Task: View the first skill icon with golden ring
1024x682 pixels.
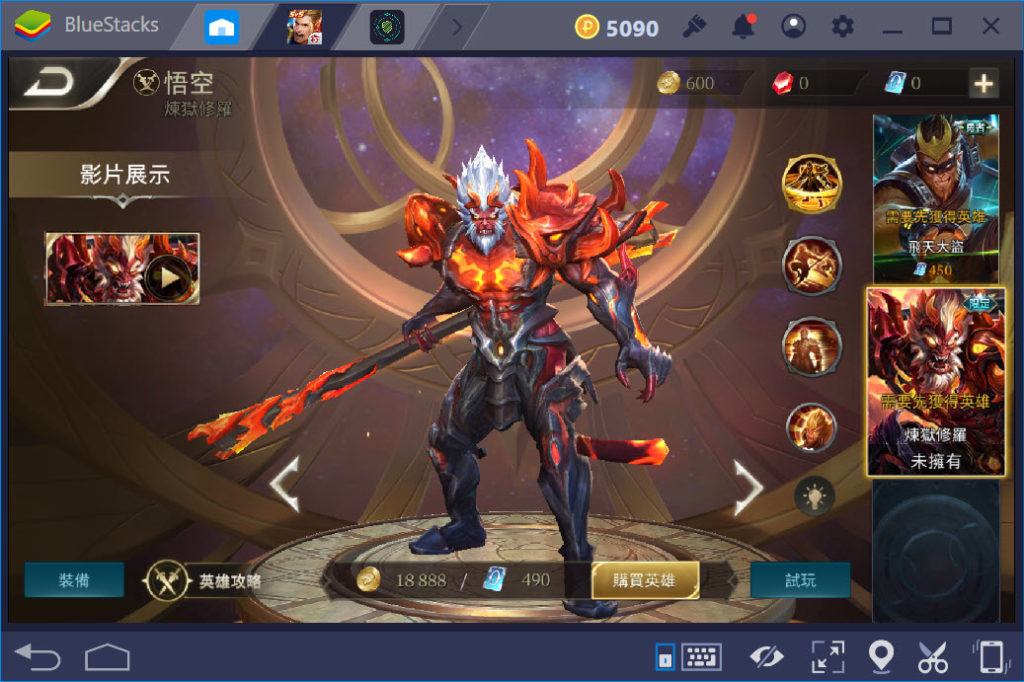Action: pyautogui.click(x=811, y=184)
